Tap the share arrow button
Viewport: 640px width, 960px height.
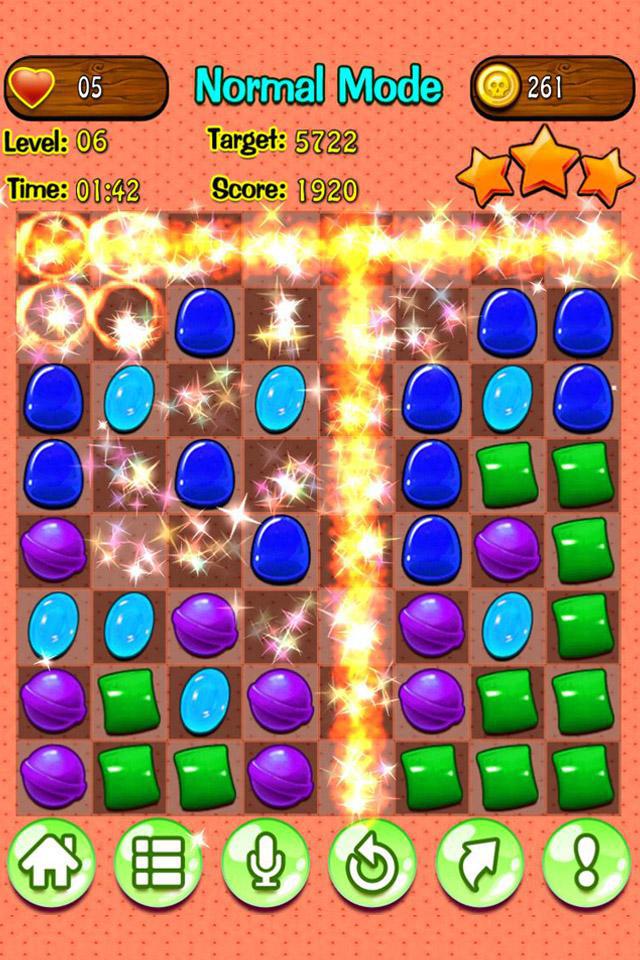pyautogui.click(x=479, y=863)
